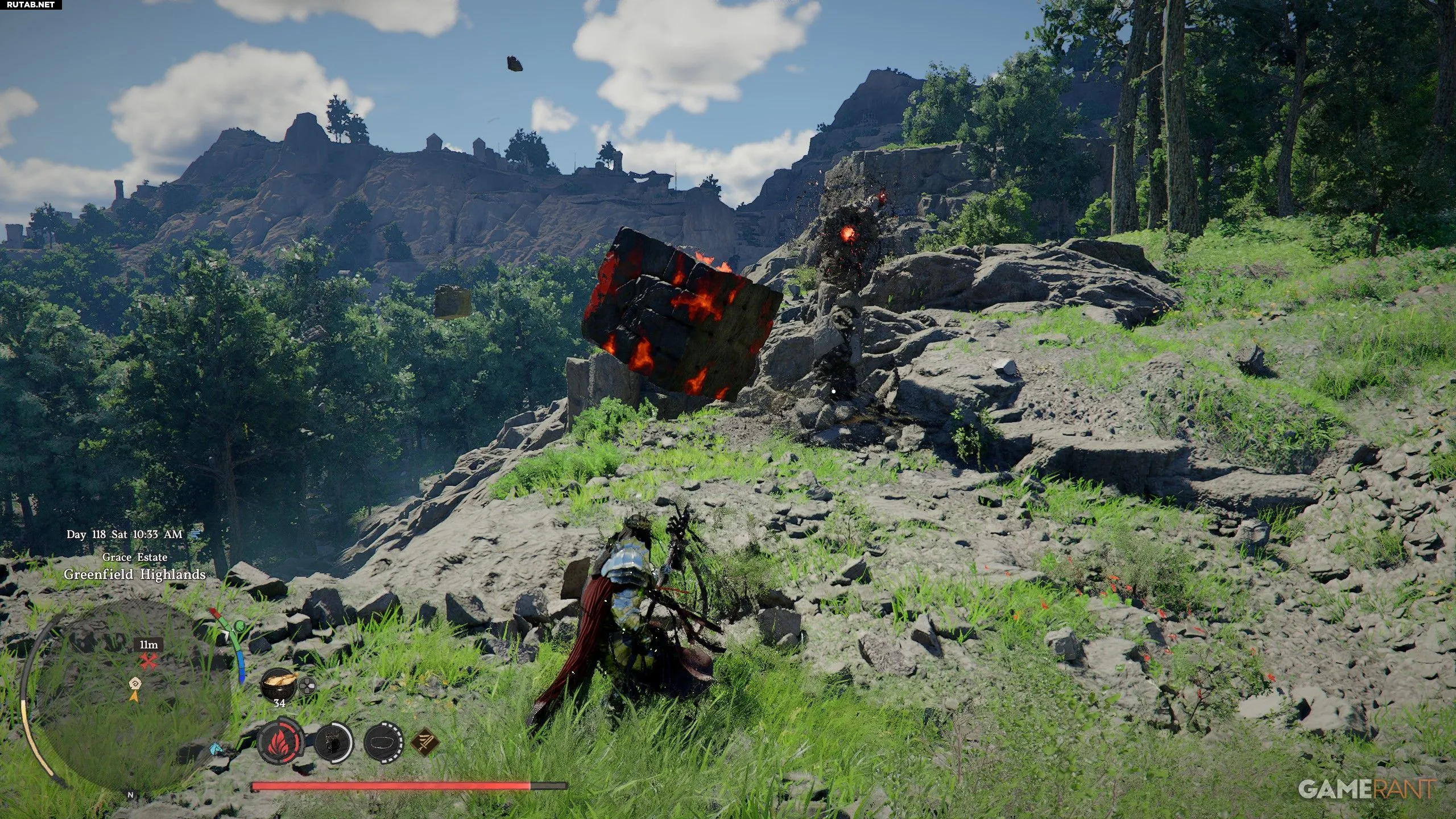Select the blue horse marker by minimap
The image size is (1456, 819).
216,748
